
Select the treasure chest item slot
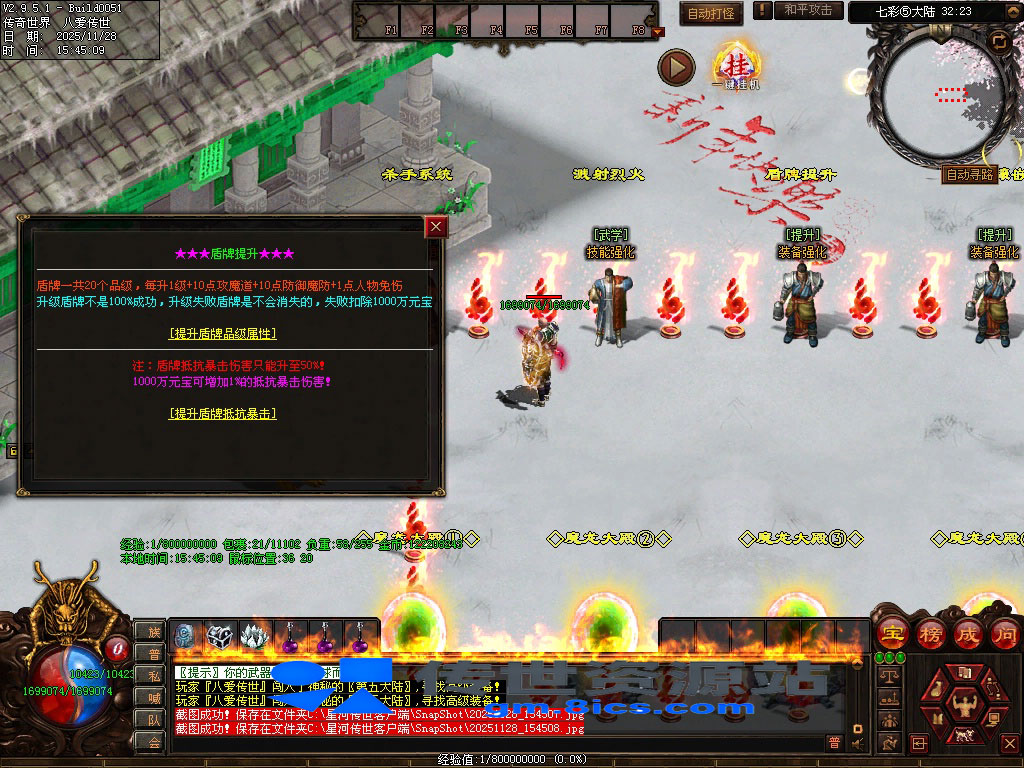pos(220,635)
